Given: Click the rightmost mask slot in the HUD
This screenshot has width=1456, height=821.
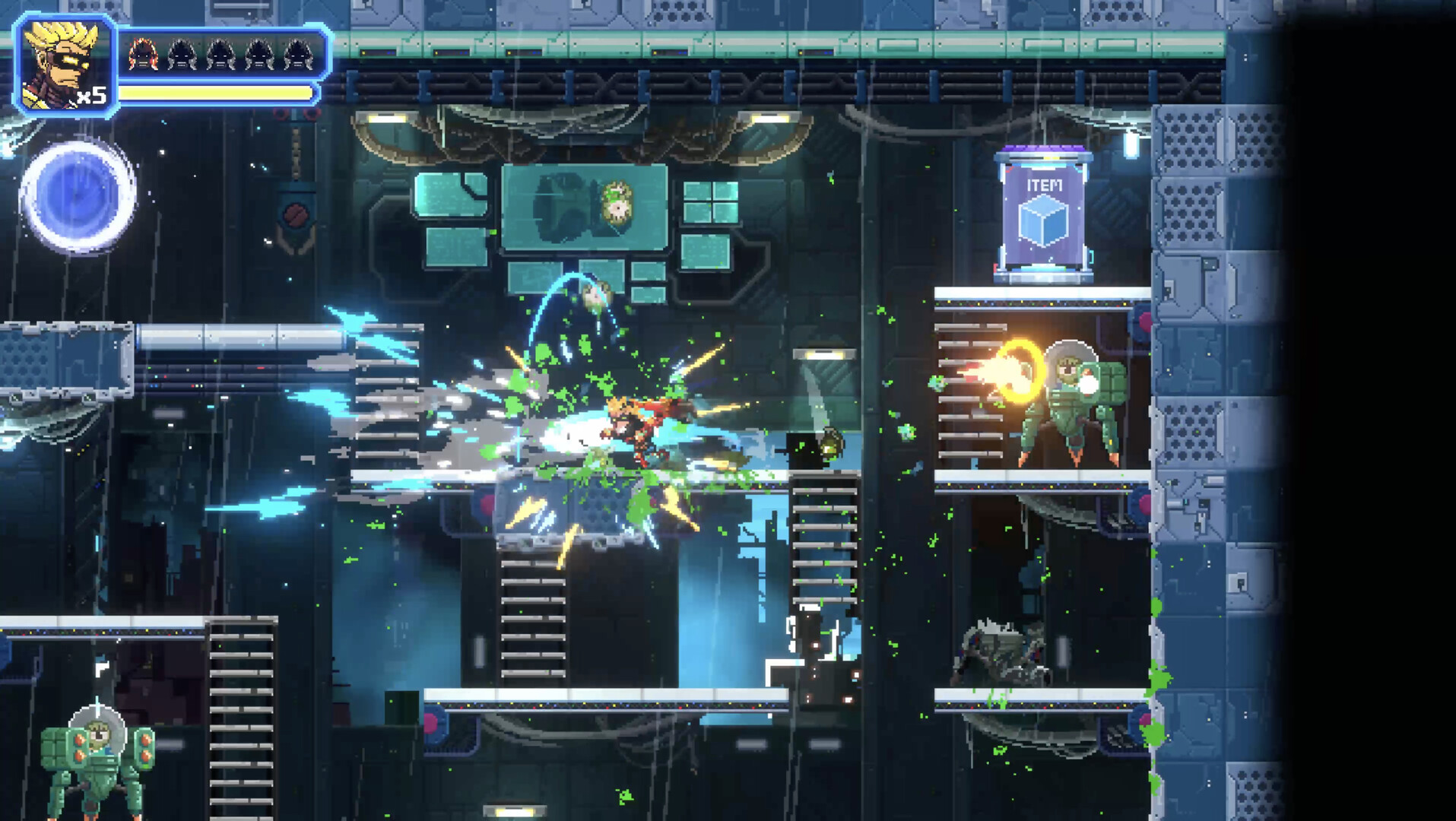Looking at the screenshot, I should (x=297, y=54).
